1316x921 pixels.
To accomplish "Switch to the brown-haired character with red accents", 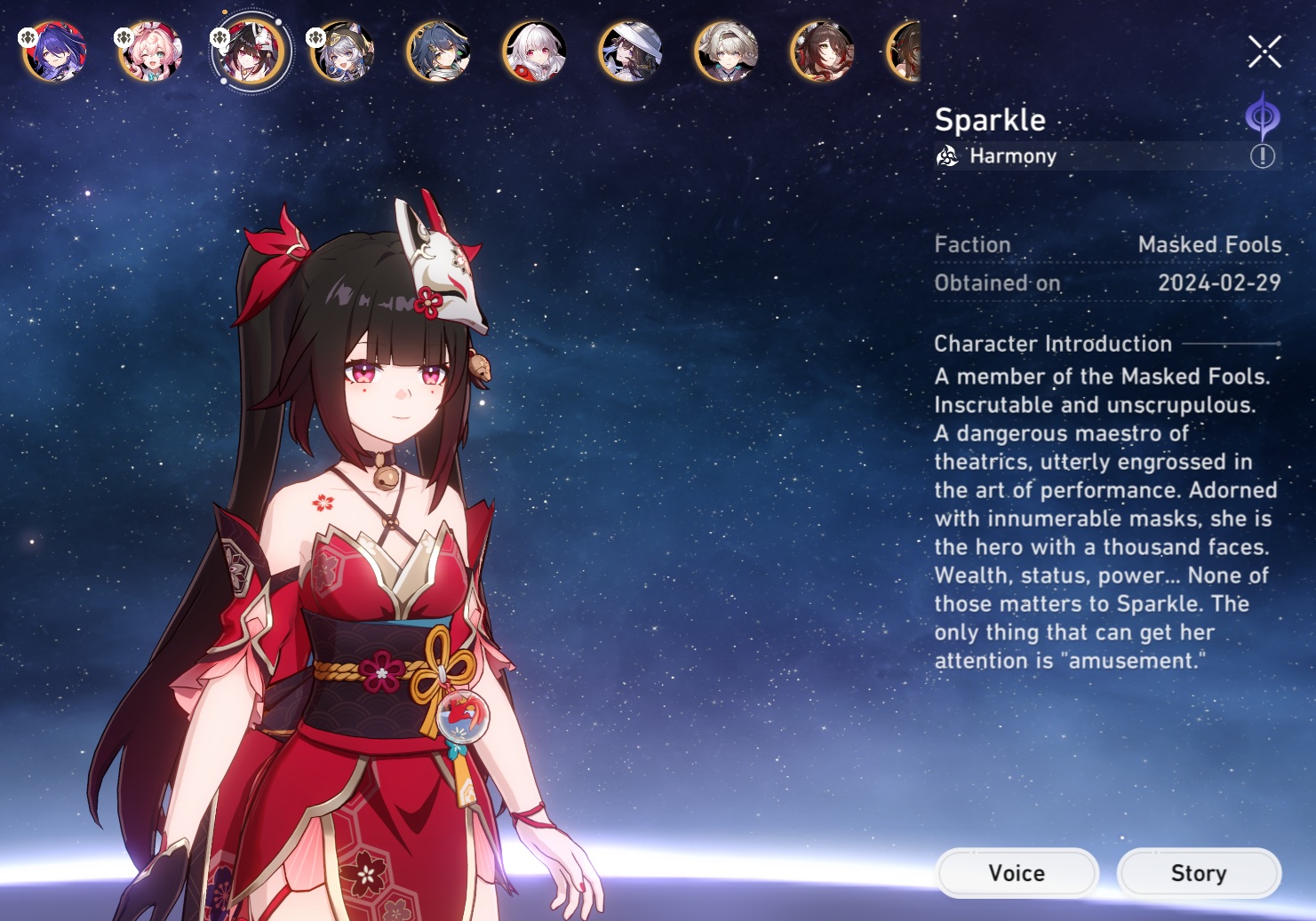I will (x=823, y=52).
